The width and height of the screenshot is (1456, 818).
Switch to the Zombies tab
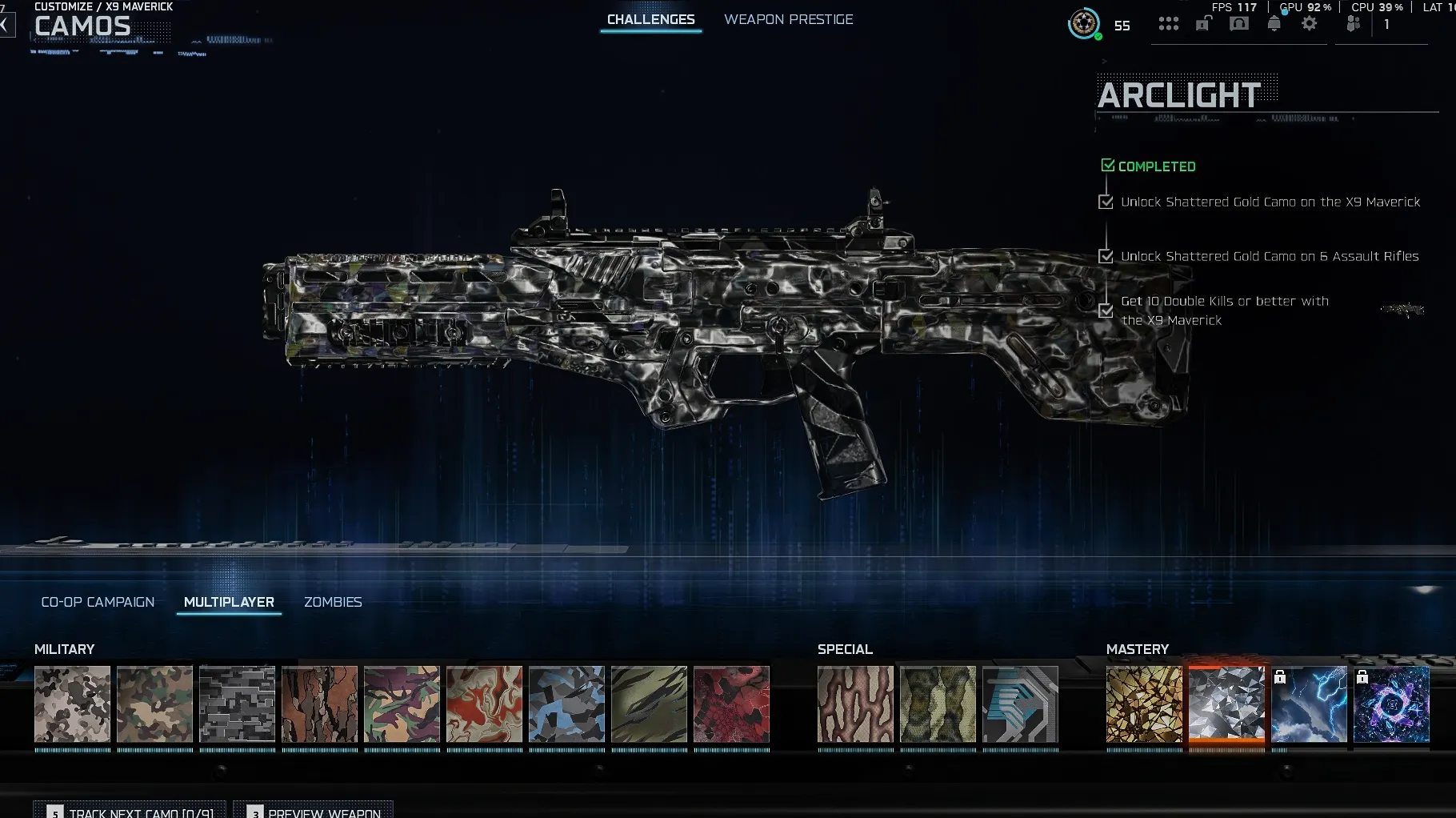333,602
